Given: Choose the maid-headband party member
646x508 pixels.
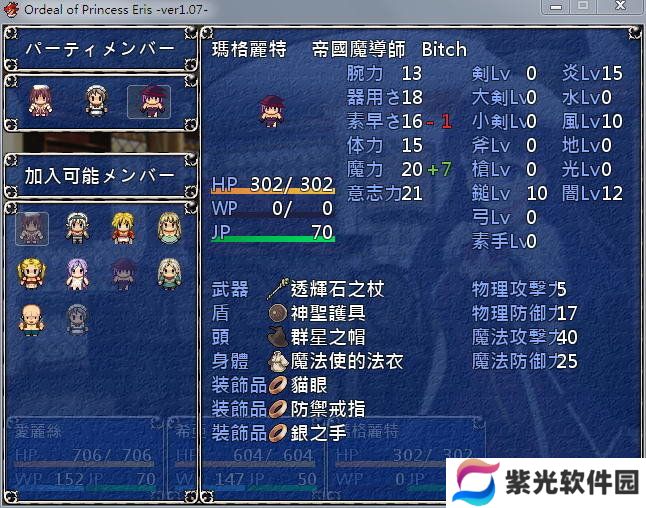Looking at the screenshot, I should [x=95, y=101].
